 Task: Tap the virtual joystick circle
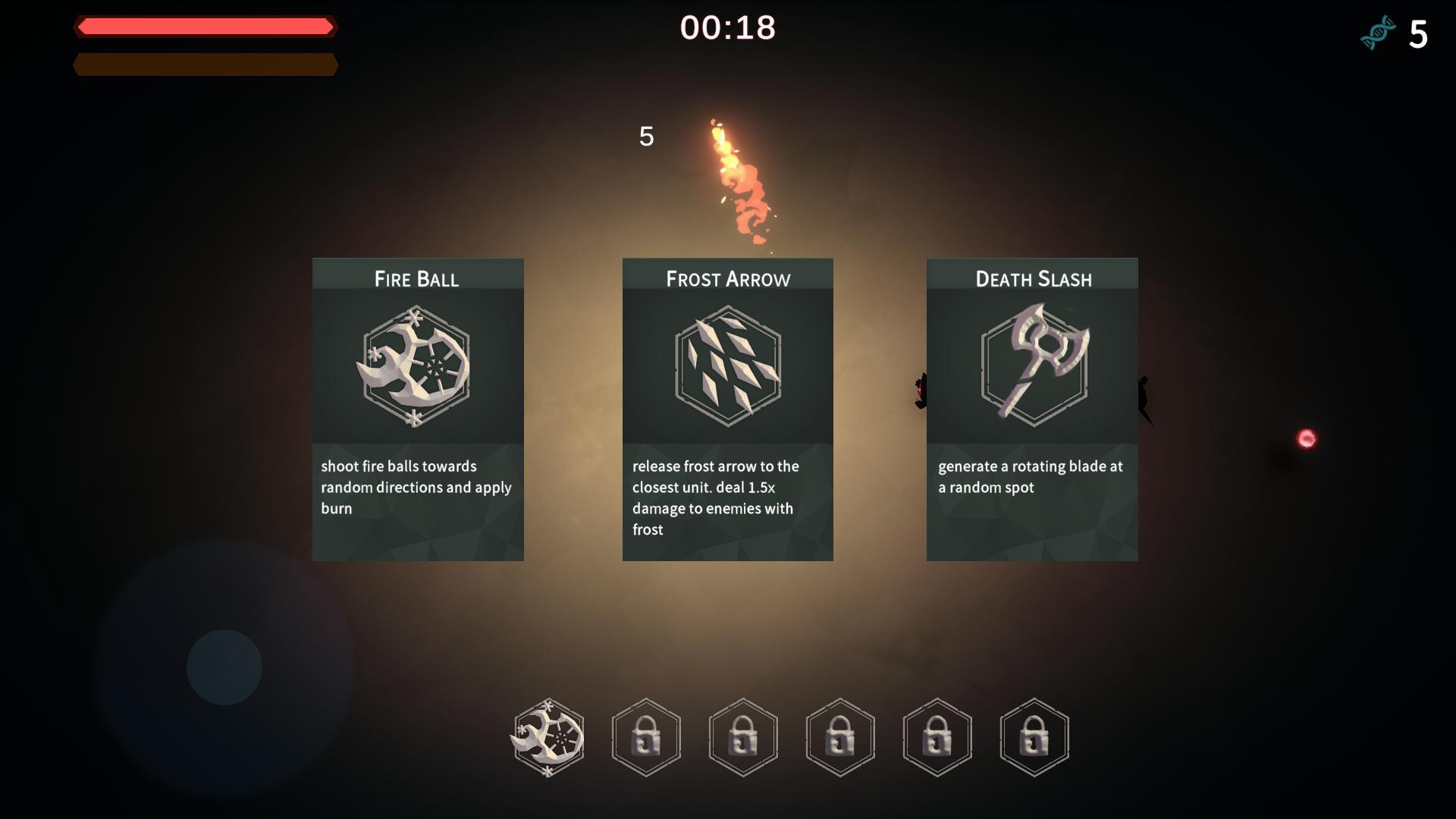(x=224, y=666)
